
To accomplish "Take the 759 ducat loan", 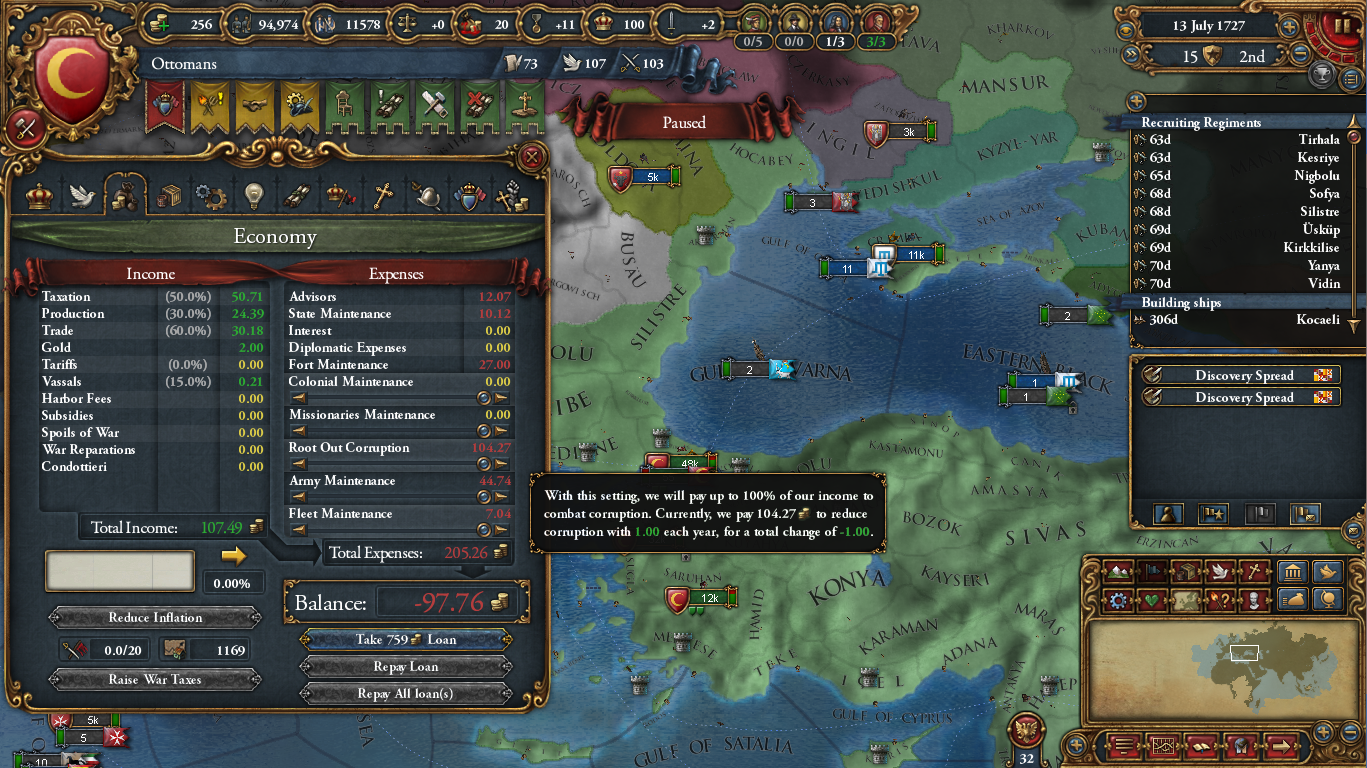I will (405, 640).
